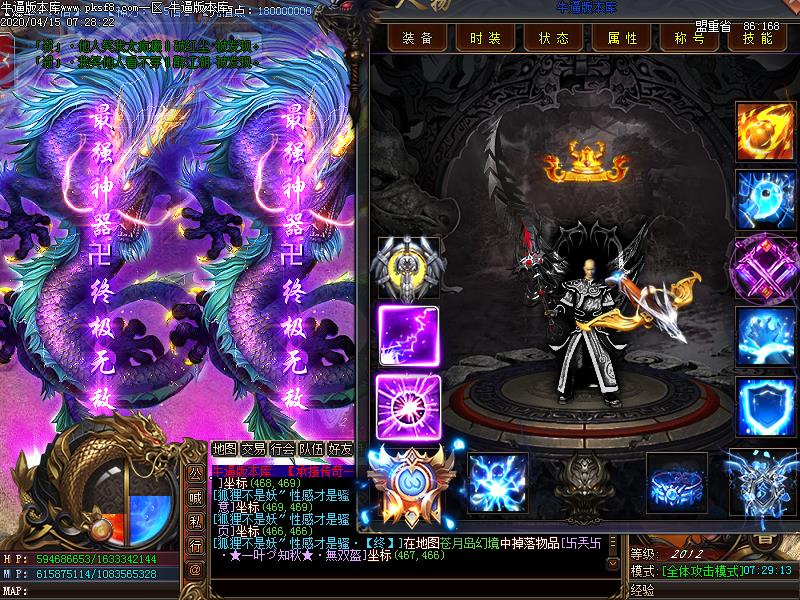Switch to the 装备 equipment tab

point(417,38)
